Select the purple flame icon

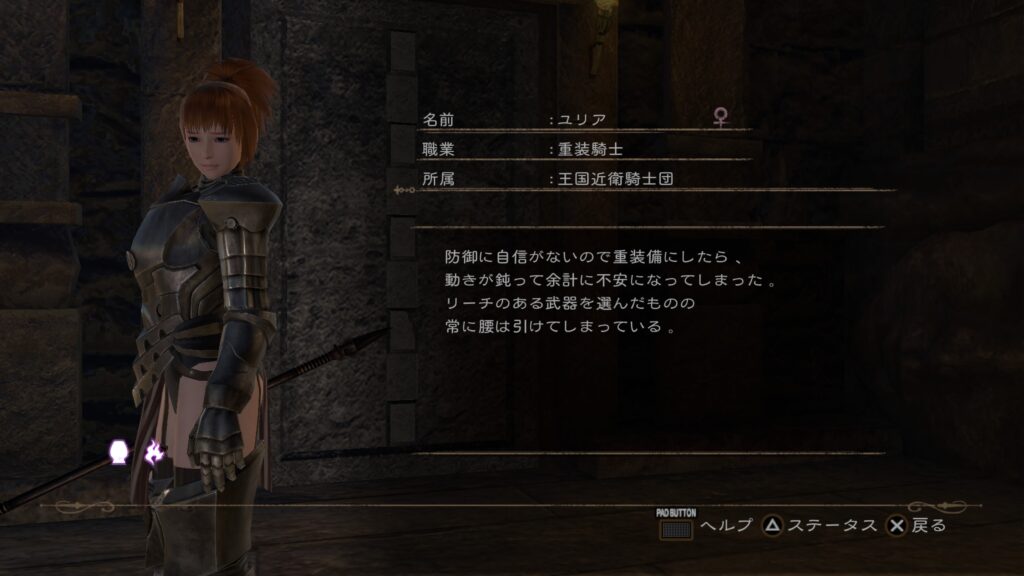tap(153, 454)
